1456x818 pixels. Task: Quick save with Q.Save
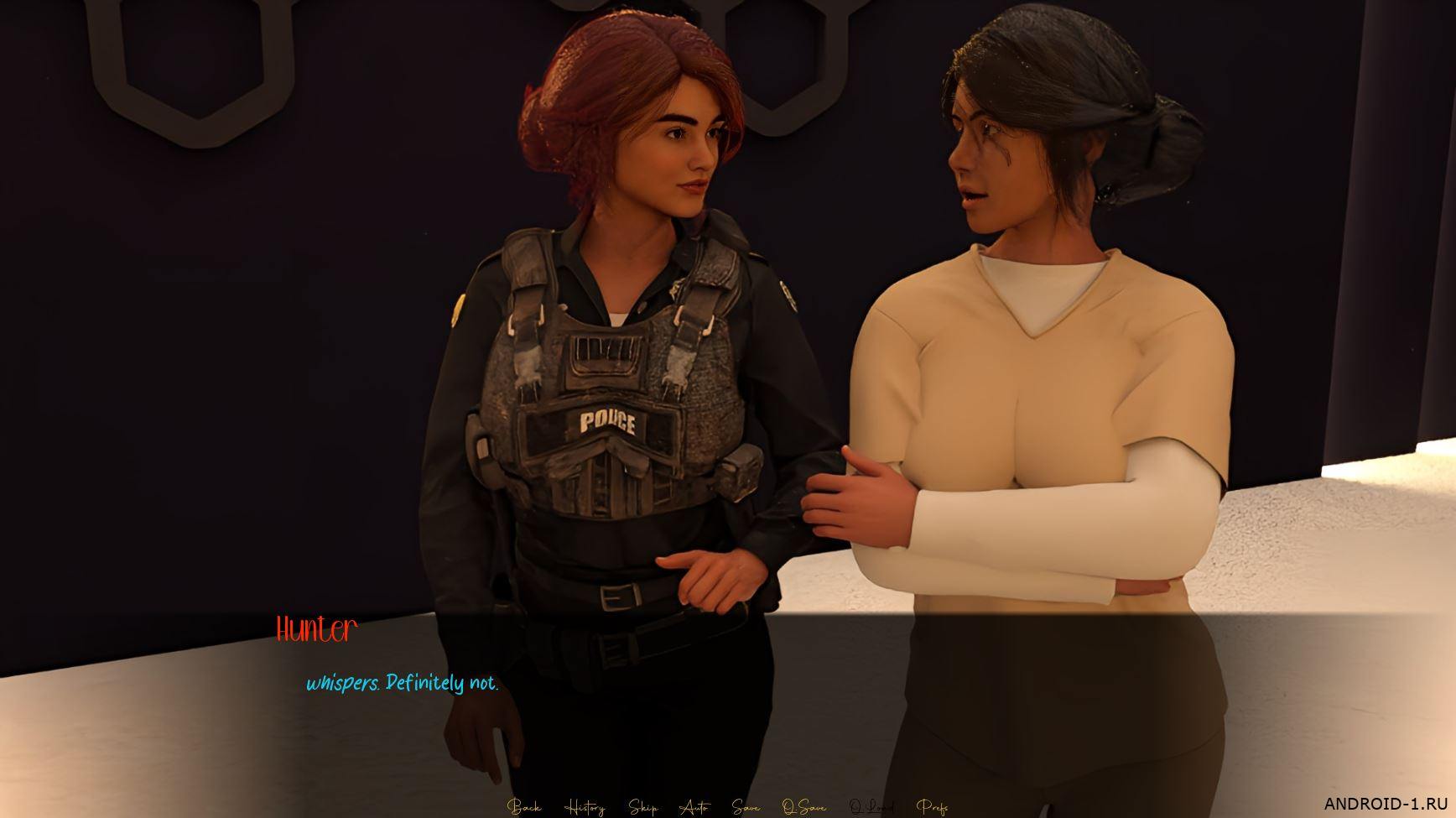coord(803,807)
